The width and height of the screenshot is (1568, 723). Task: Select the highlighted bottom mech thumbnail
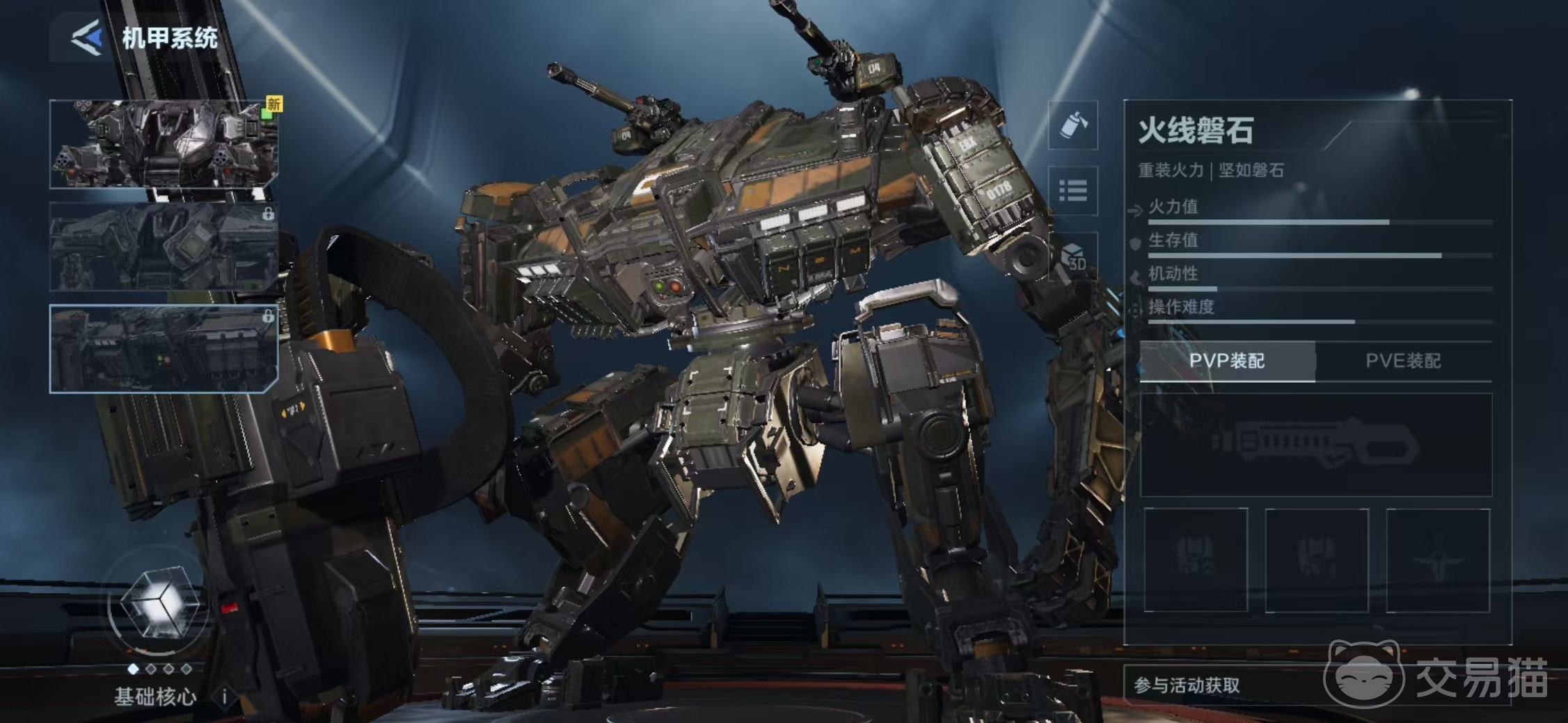tap(164, 348)
